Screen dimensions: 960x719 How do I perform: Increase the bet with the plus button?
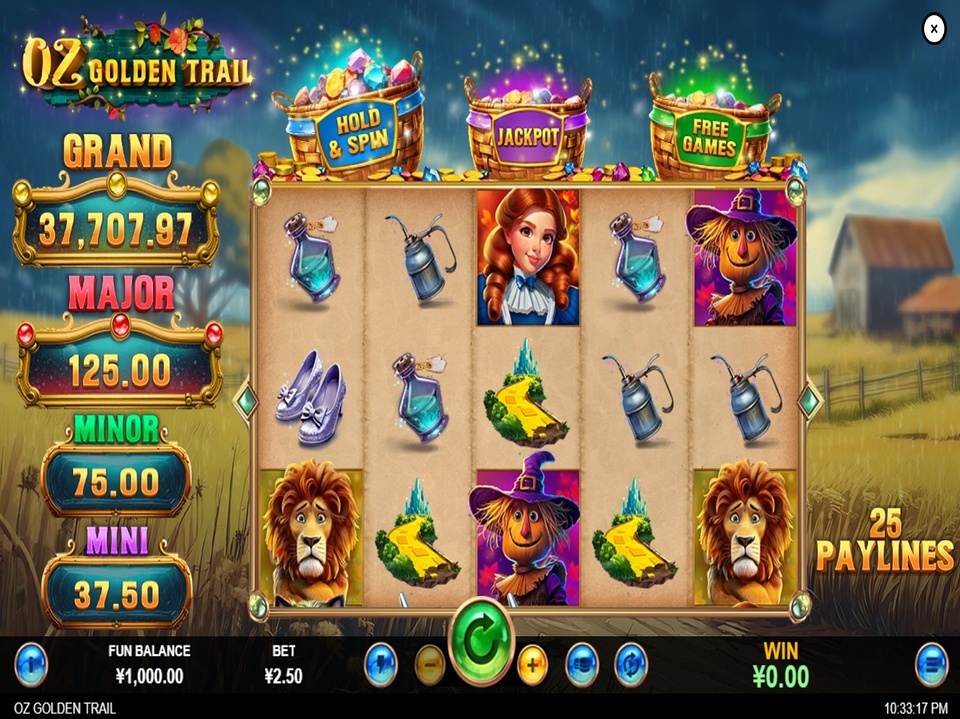pyautogui.click(x=532, y=665)
